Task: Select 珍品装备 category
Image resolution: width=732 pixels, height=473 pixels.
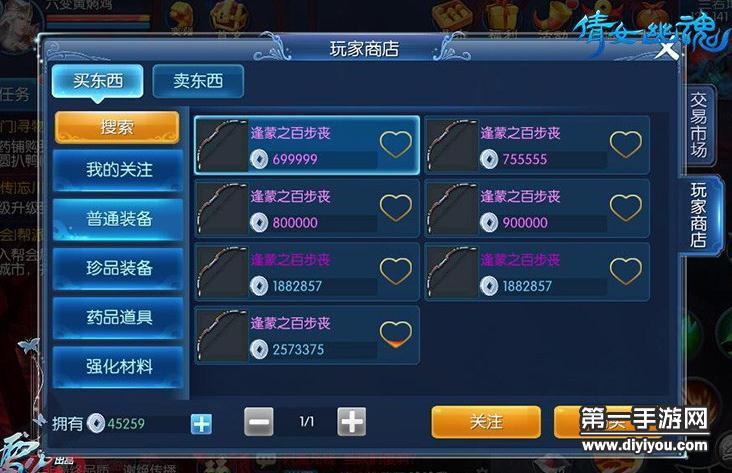Action: coord(119,268)
